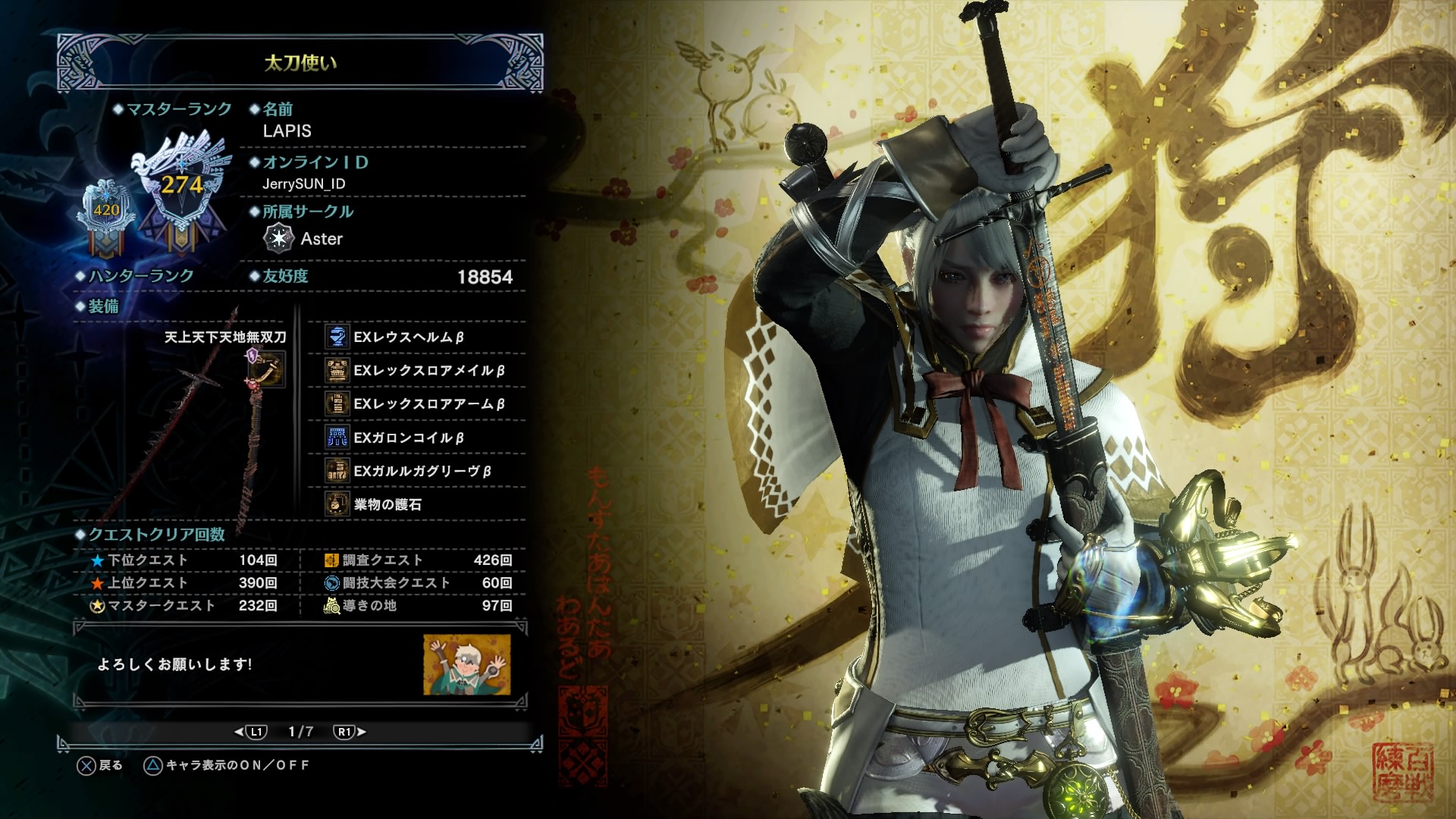The height and width of the screenshot is (819, 1456).
Task: Click the waving character greeting thumbnail
Action: [466, 665]
